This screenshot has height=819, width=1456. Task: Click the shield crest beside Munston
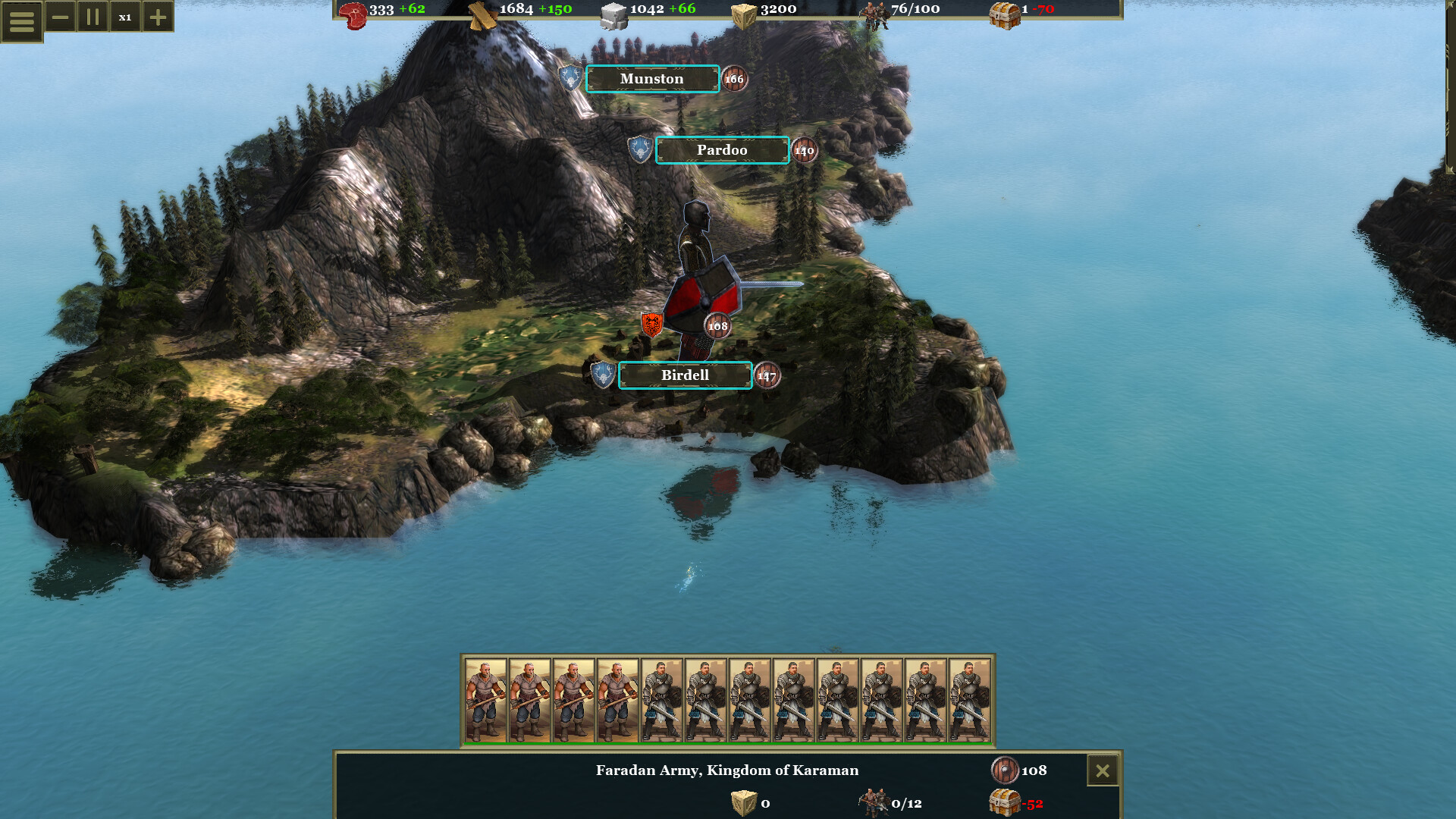pos(570,78)
